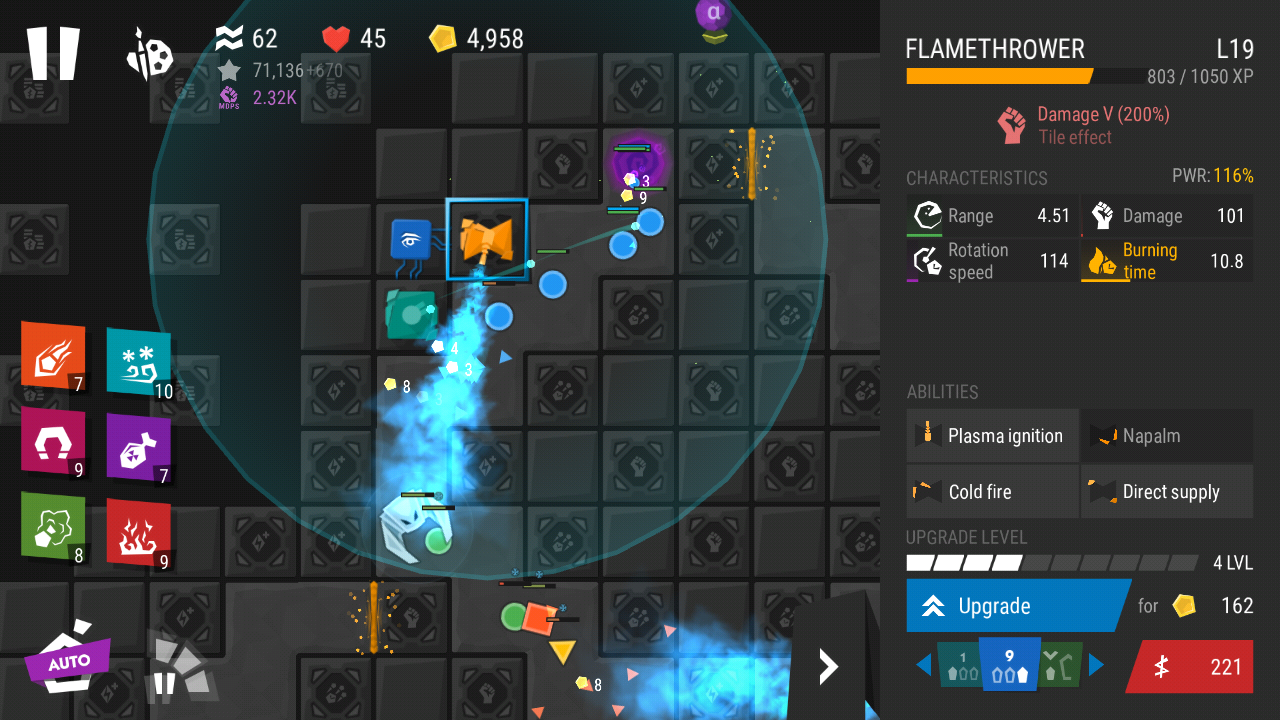Switch to the previous aim strategy
The image size is (1280, 720).
click(923, 665)
